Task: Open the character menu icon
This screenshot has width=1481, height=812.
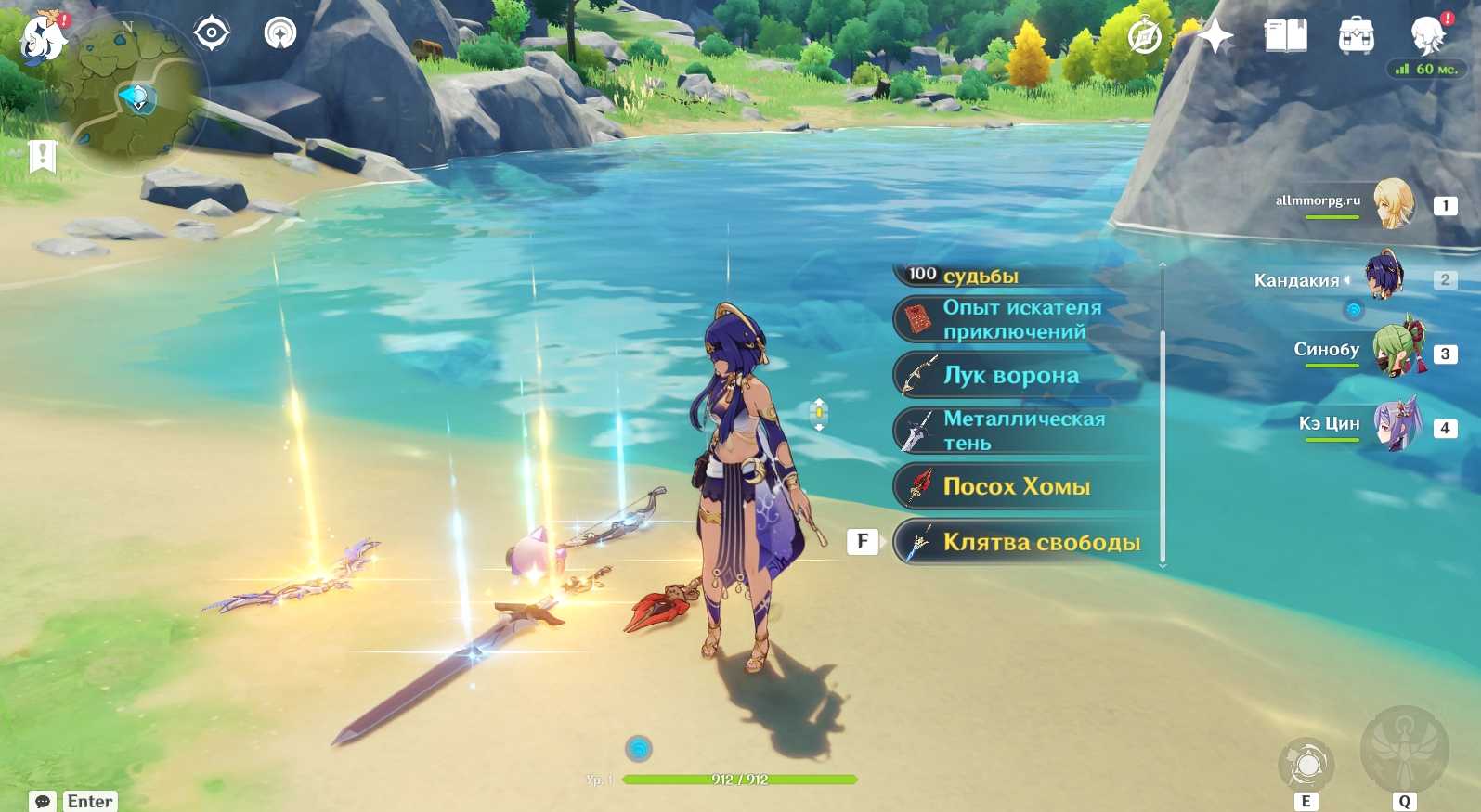Action: [x=1426, y=36]
